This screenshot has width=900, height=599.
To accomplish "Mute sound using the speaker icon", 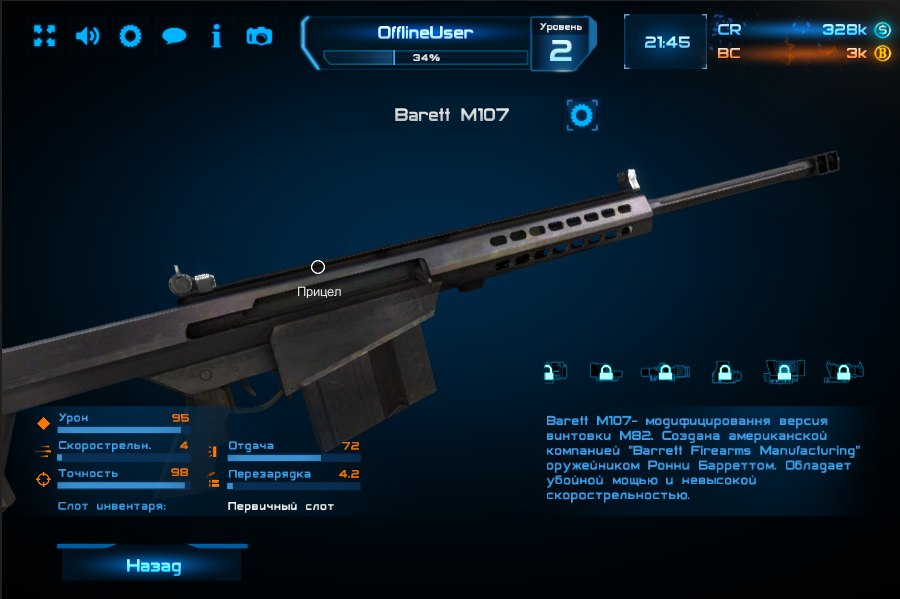I will [x=88, y=37].
